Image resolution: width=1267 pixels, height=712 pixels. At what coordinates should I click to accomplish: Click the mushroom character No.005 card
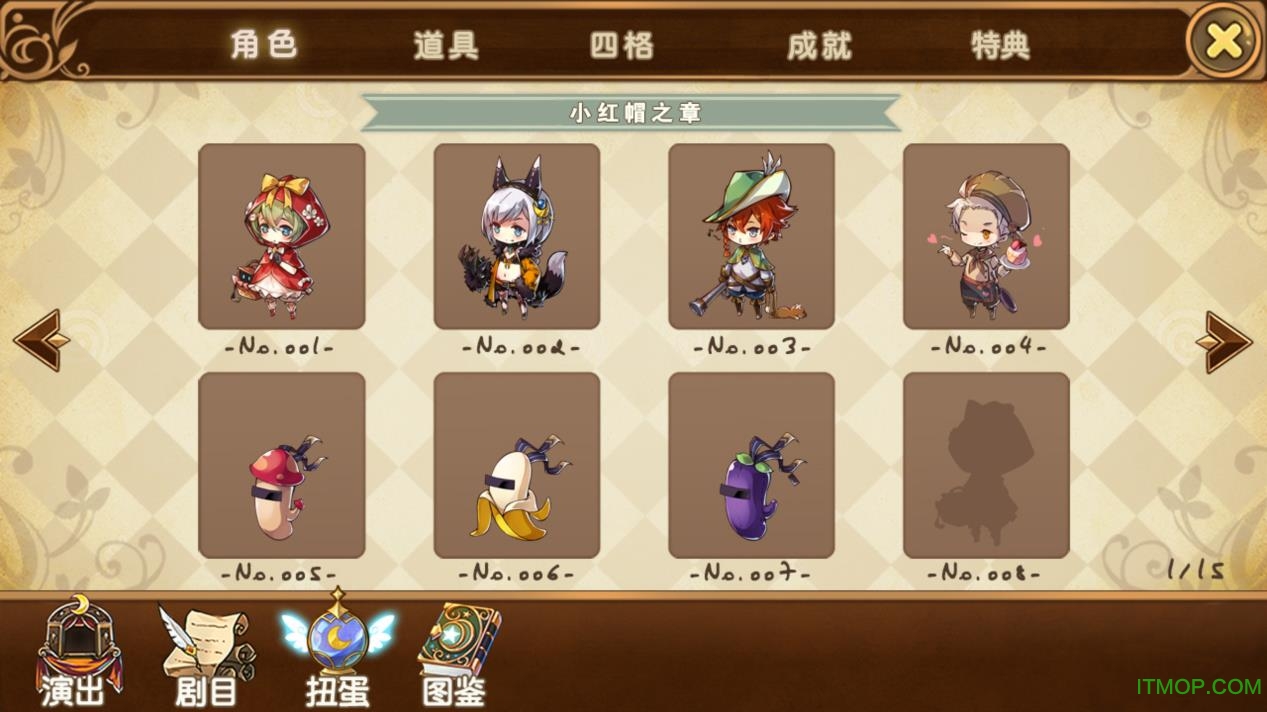(281, 465)
